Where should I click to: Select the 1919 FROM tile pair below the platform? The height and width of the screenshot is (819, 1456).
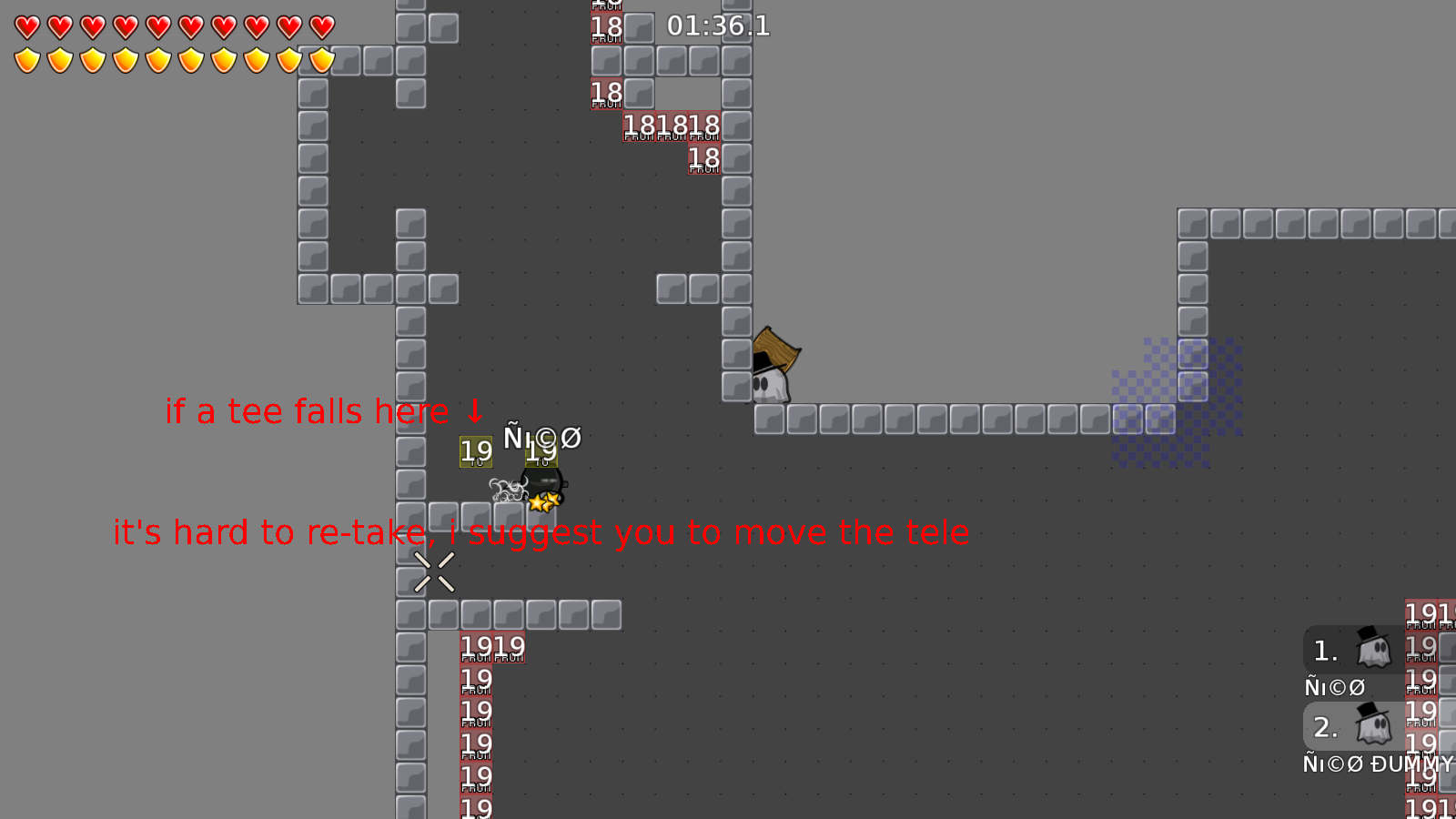coord(492,646)
